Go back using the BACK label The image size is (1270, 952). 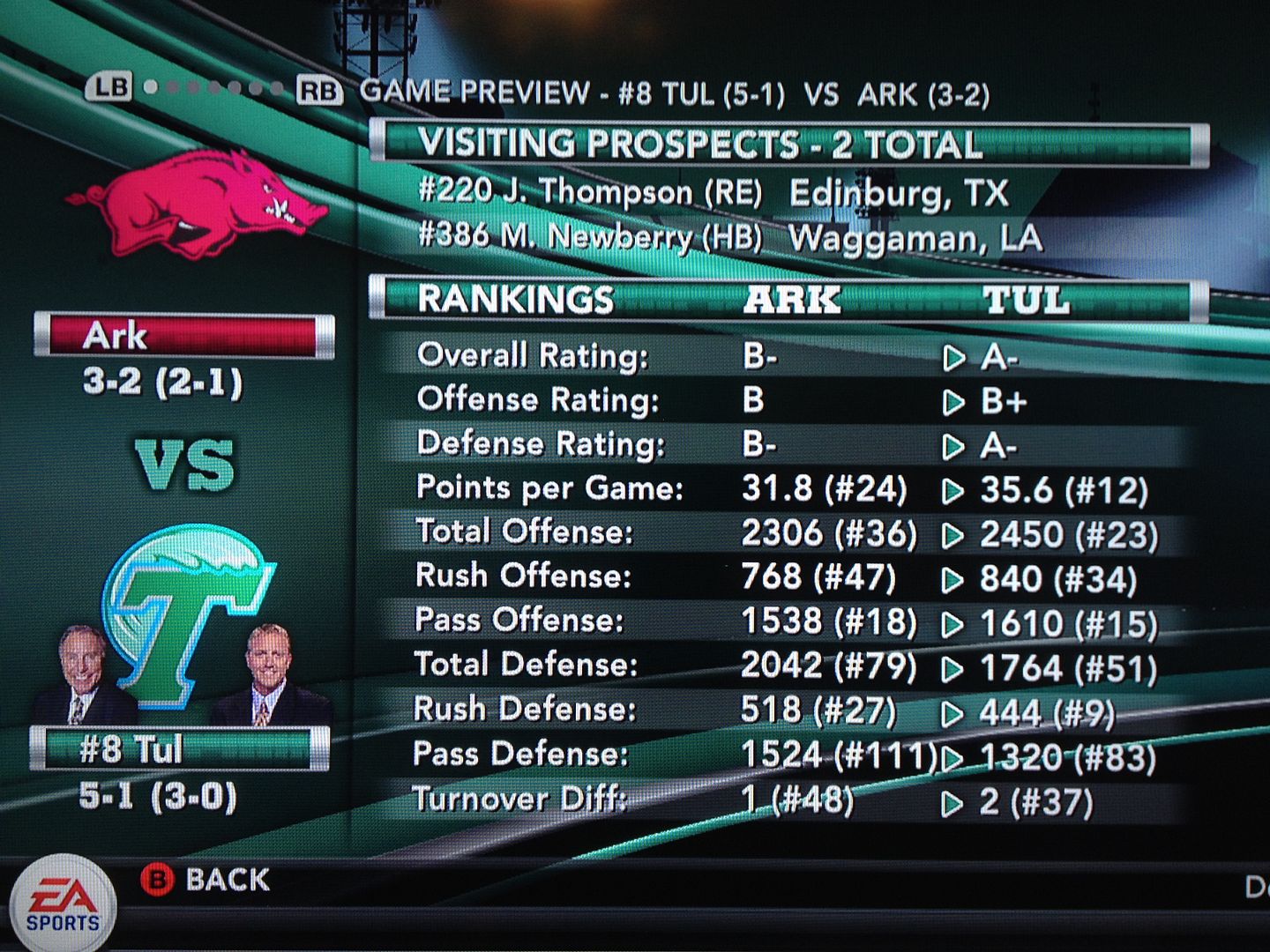[227, 880]
